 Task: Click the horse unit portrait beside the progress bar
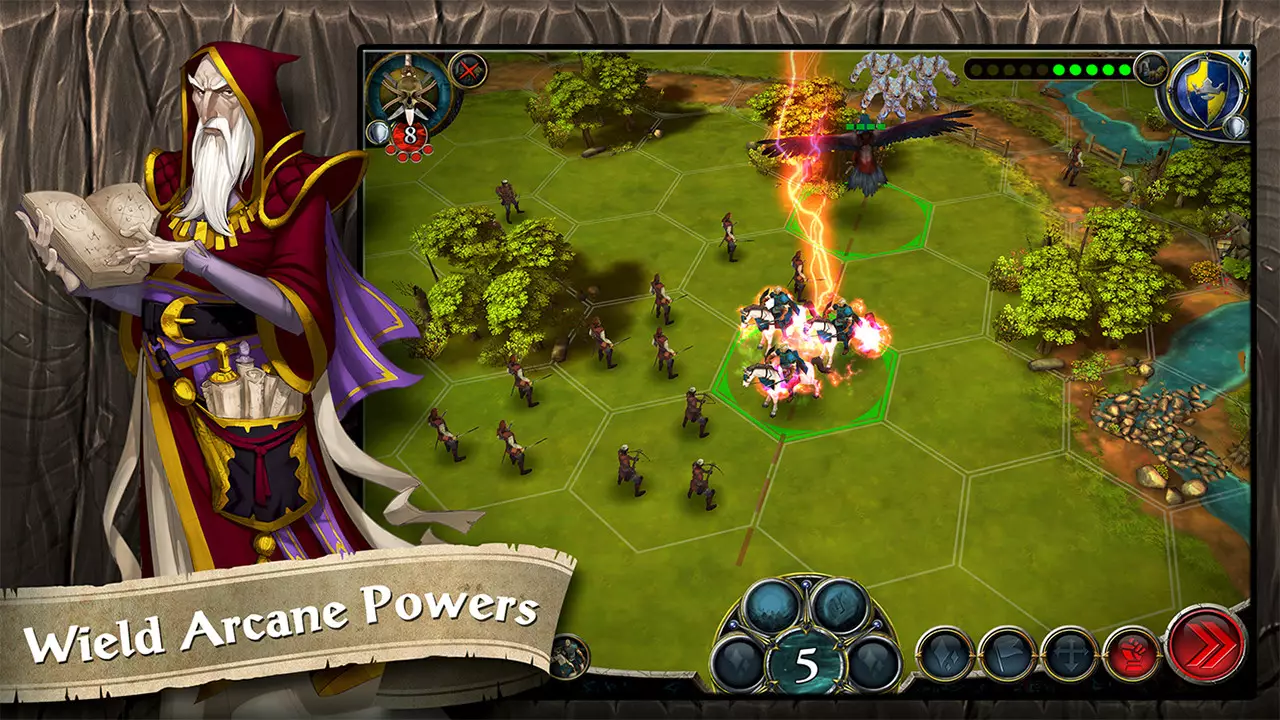pos(1152,71)
